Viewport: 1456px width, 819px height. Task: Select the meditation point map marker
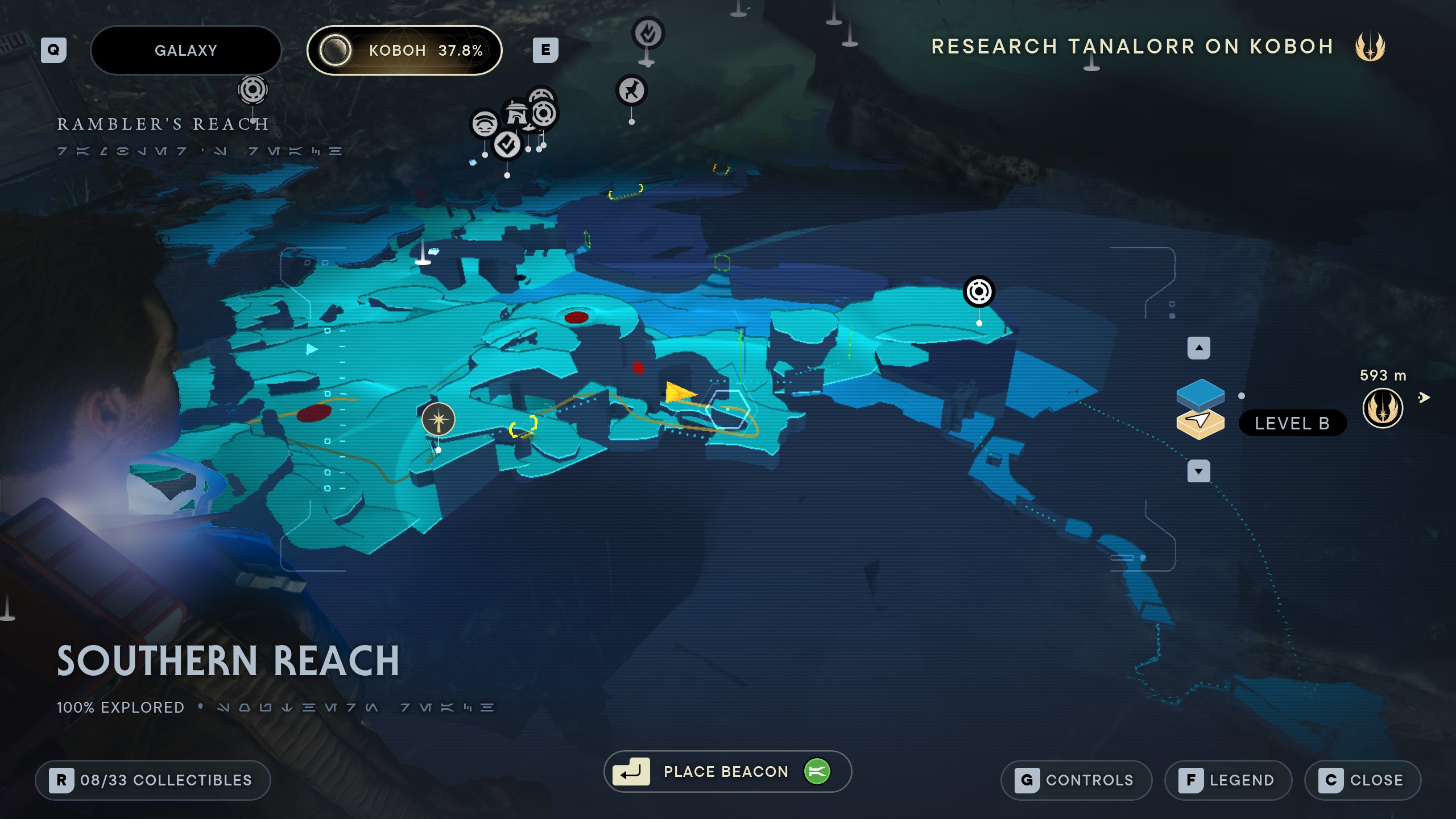click(x=438, y=420)
